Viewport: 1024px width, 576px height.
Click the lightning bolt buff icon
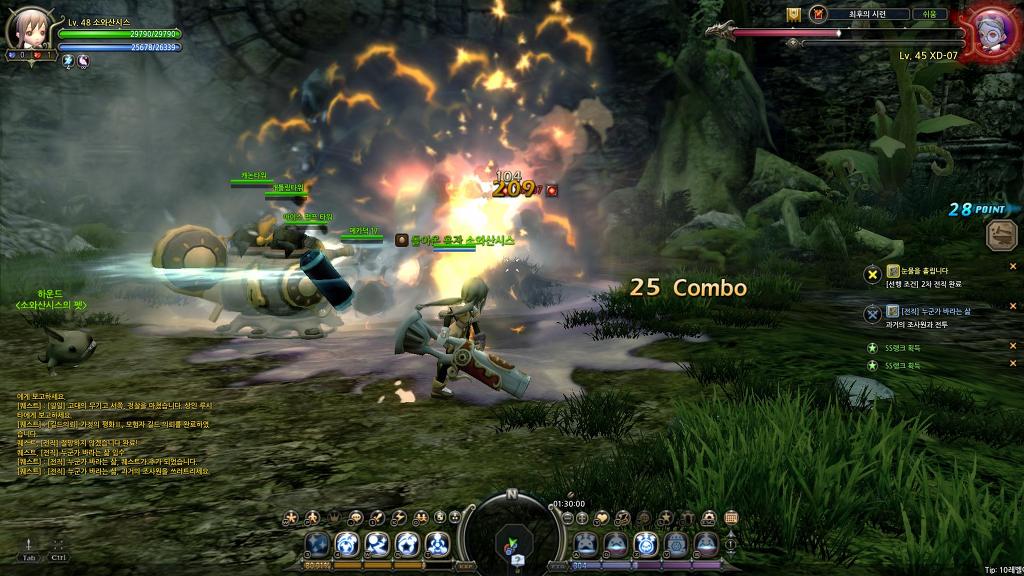coord(68,61)
